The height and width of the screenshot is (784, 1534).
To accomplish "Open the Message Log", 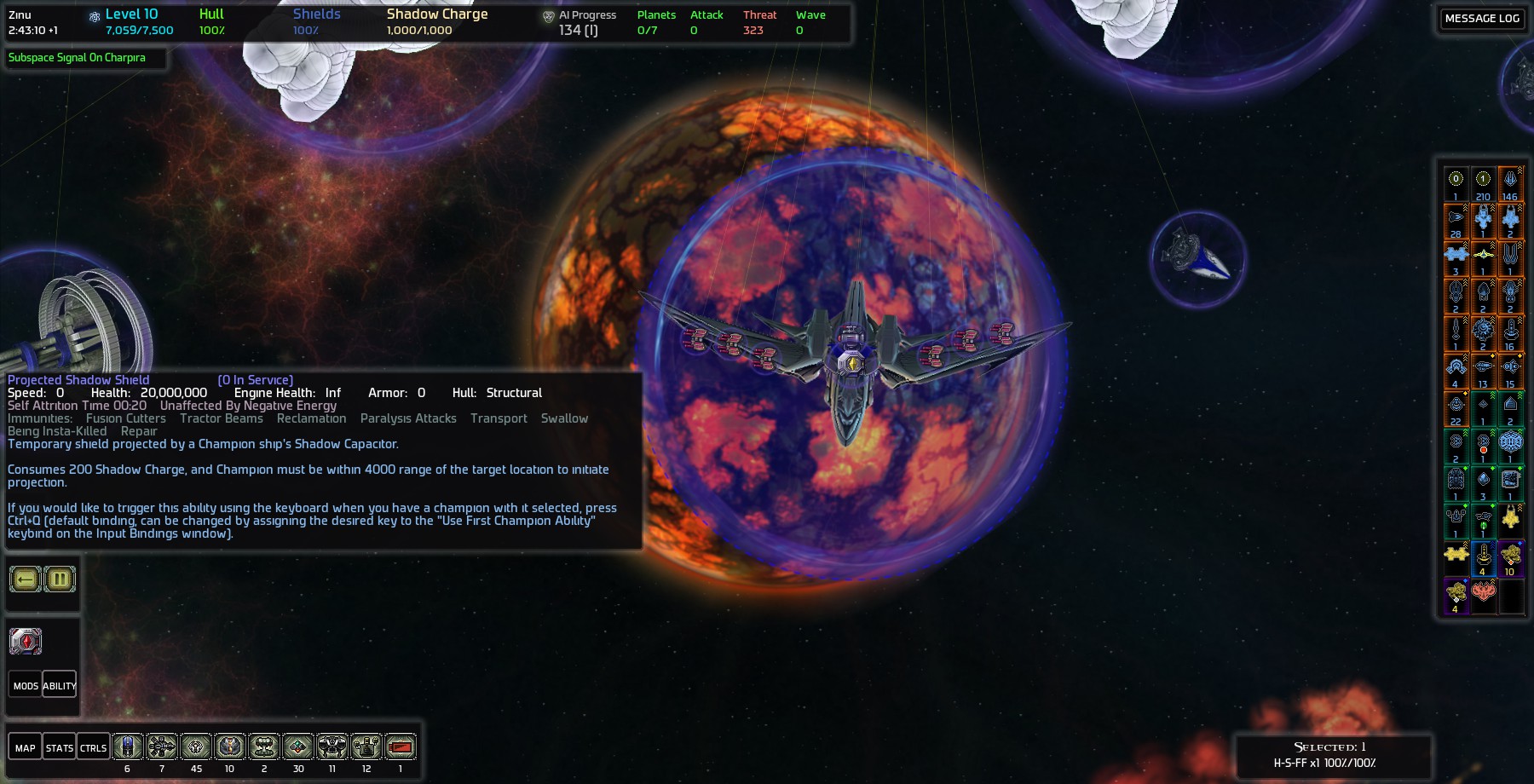I will pos(1481,19).
